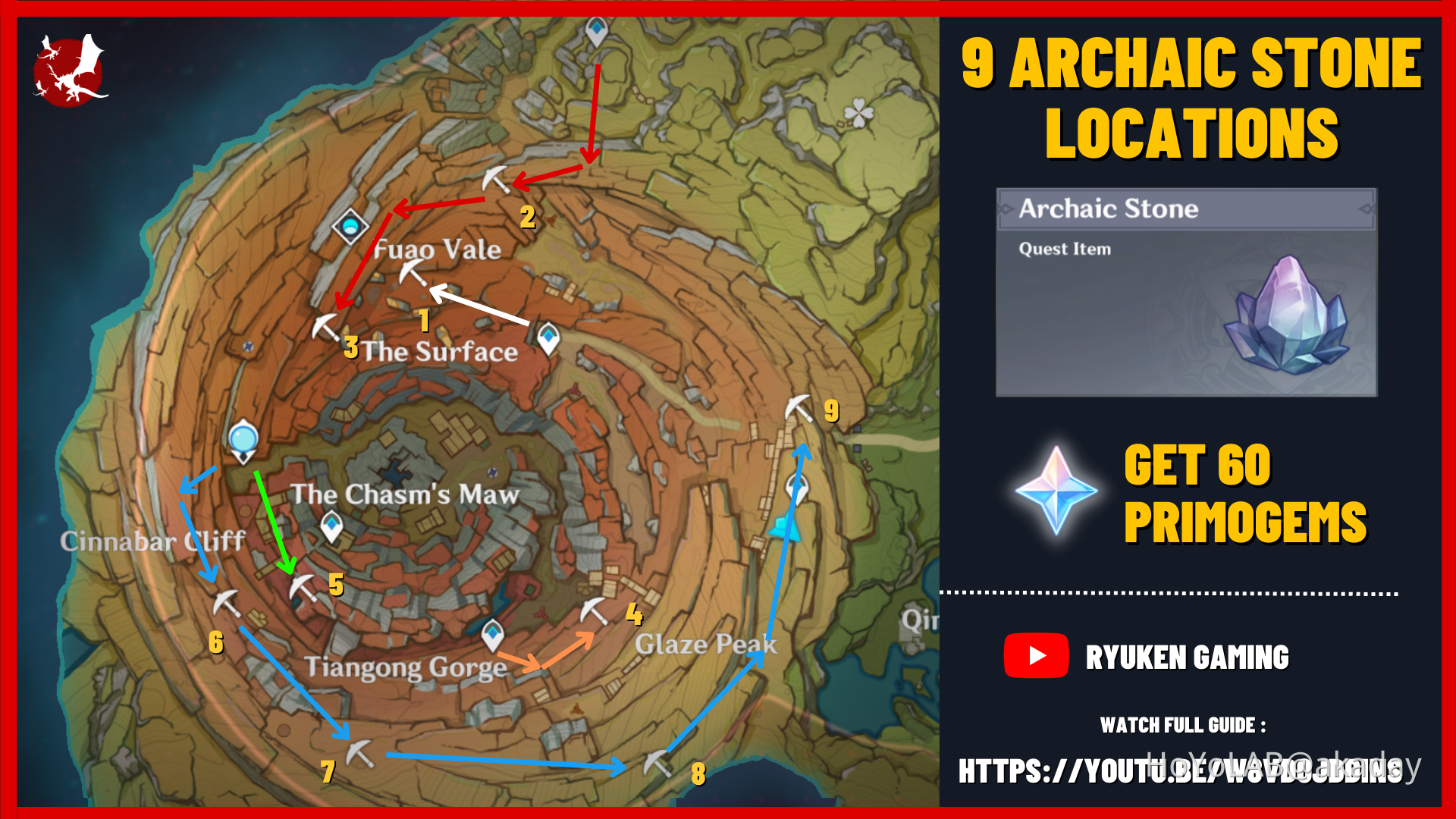This screenshot has width=1456, height=819.
Task: Click pickaxe marker 3 by The Surface label
Action: click(x=326, y=326)
